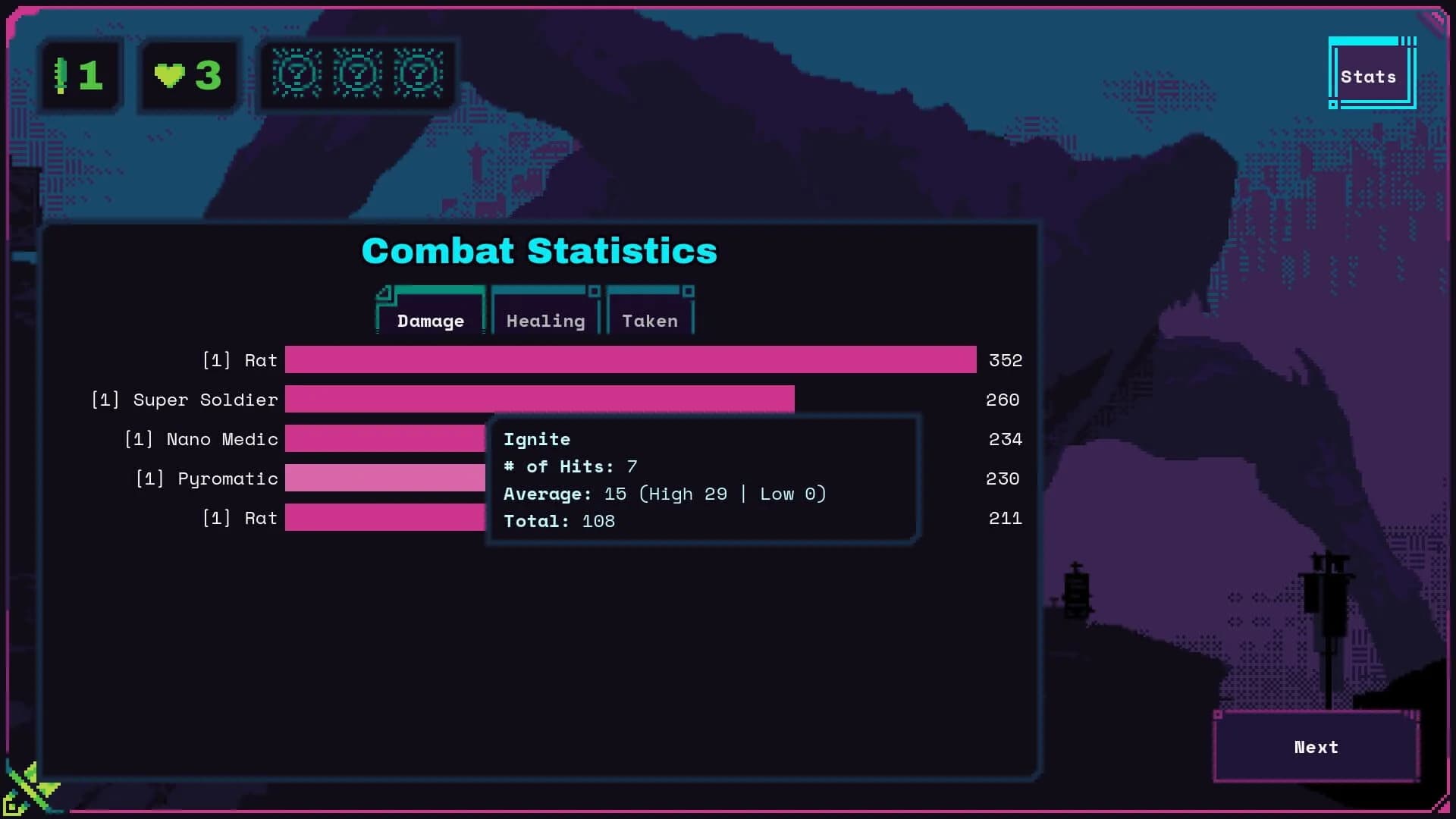Click the Nano Medic label
The image size is (1456, 819).
pyautogui.click(x=201, y=438)
